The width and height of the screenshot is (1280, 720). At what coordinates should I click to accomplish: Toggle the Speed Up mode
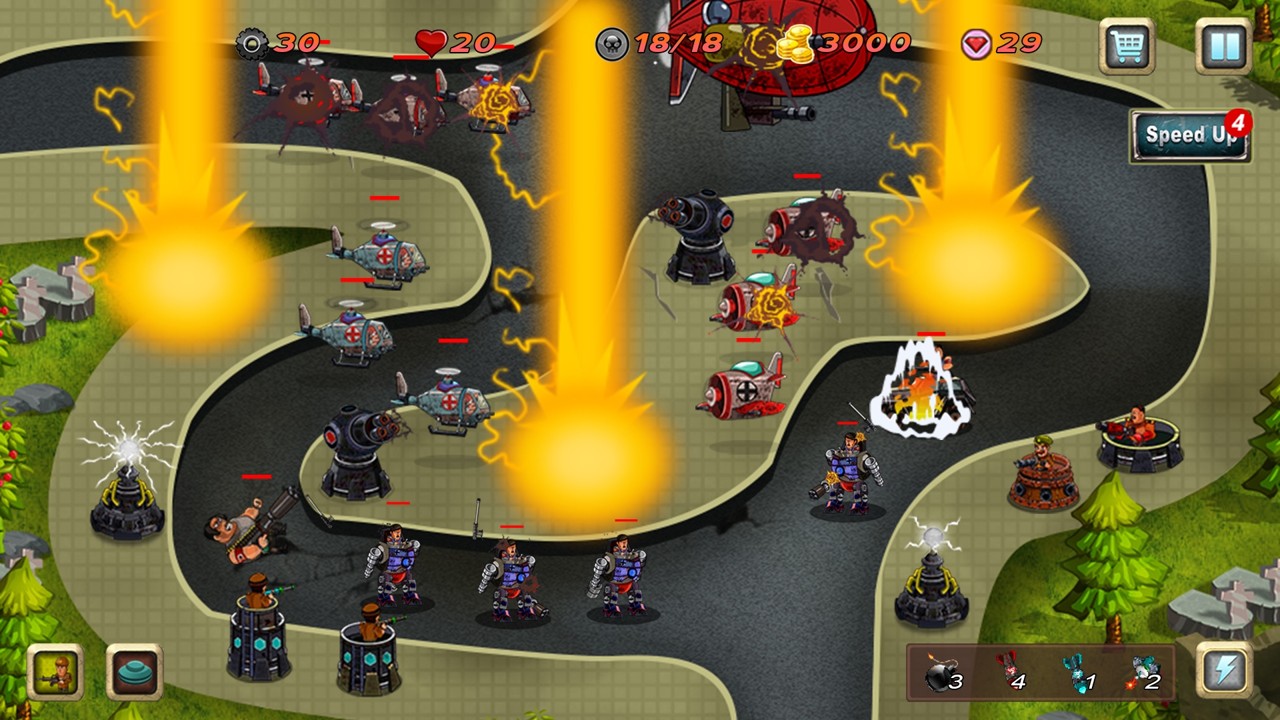point(1189,133)
